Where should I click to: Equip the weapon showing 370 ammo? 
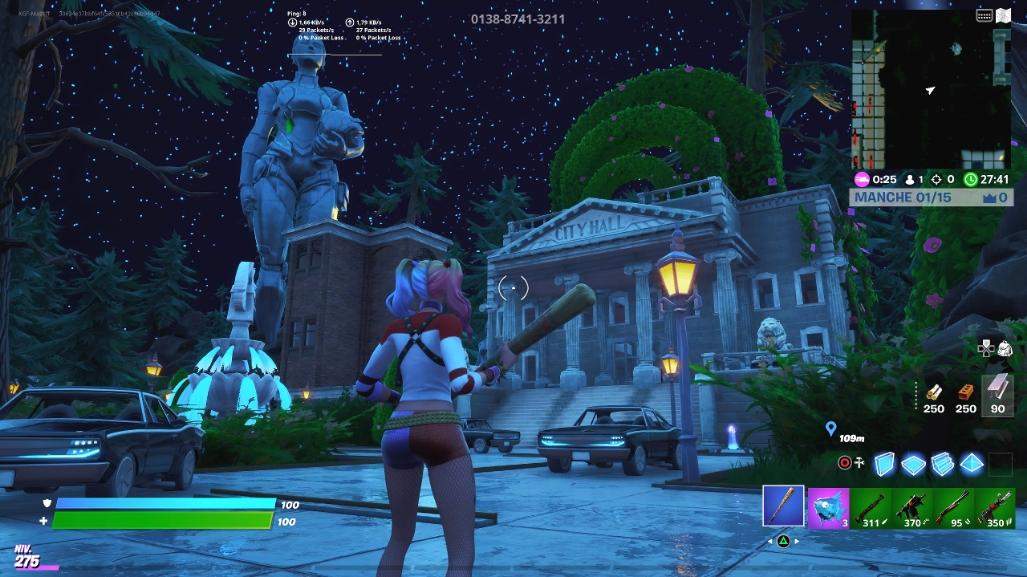pos(912,505)
